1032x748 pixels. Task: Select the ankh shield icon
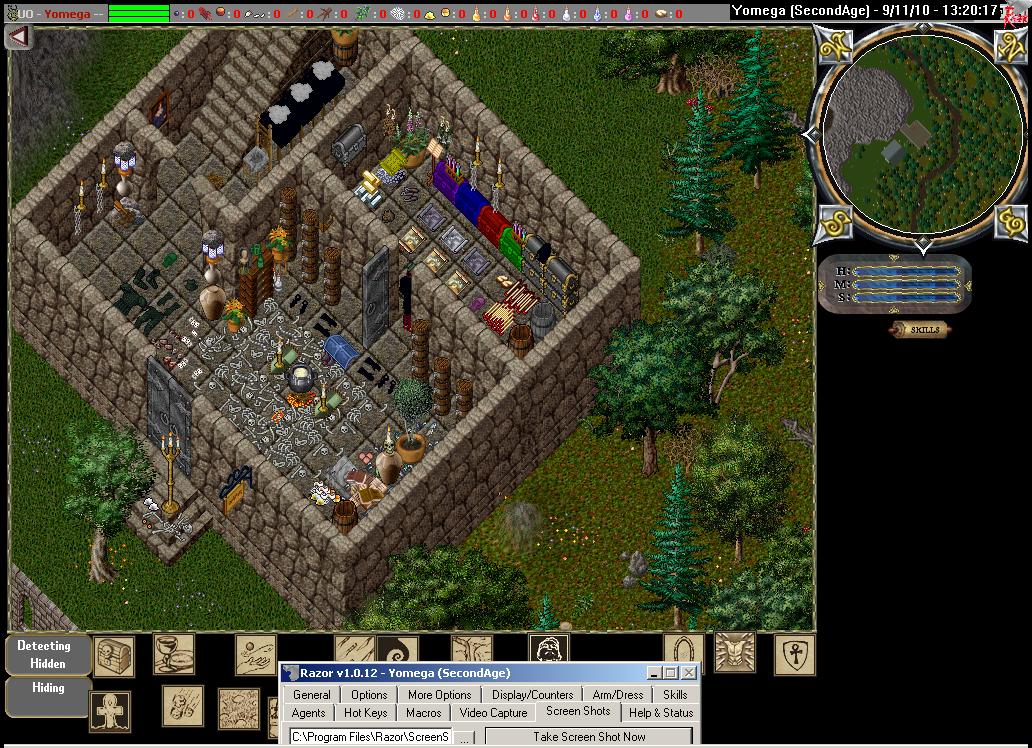tap(794, 655)
